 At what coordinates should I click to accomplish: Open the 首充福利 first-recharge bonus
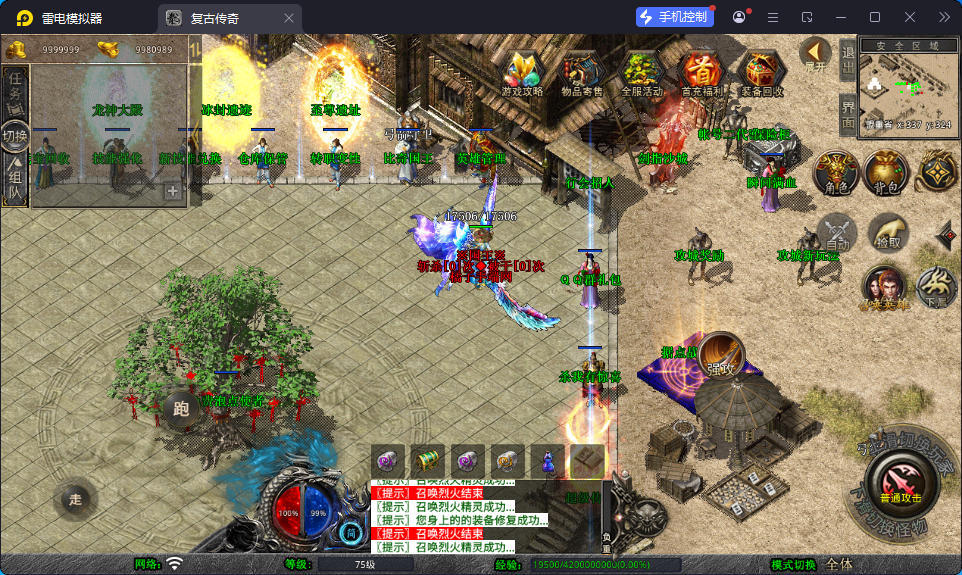700,72
